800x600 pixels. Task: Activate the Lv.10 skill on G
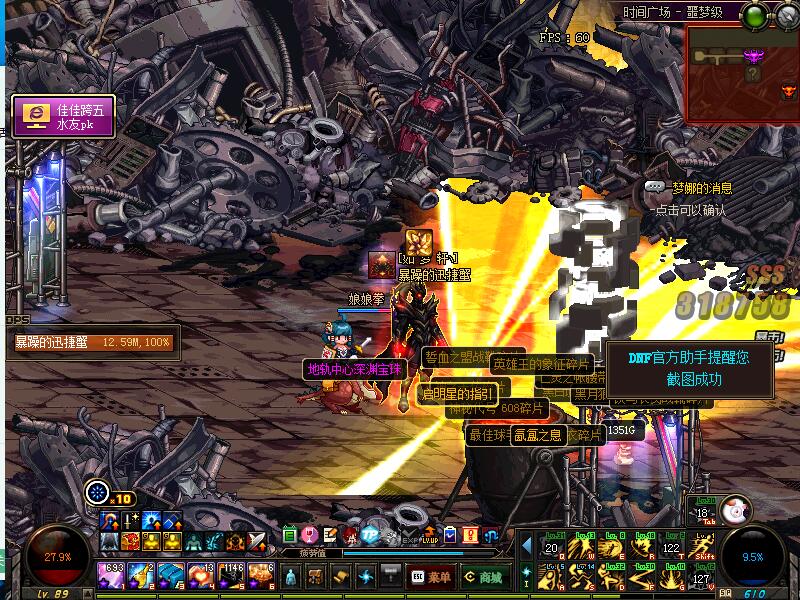pos(671,577)
